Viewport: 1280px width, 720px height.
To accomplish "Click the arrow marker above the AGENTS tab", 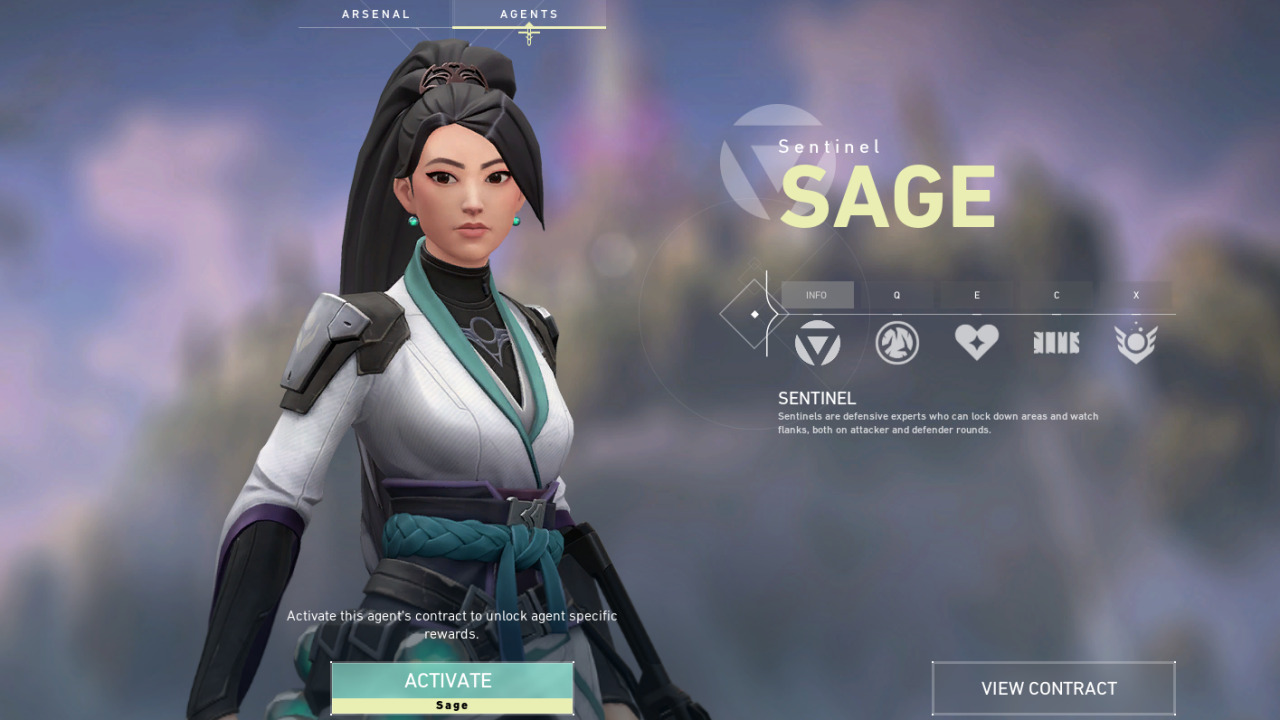I will pos(529,33).
